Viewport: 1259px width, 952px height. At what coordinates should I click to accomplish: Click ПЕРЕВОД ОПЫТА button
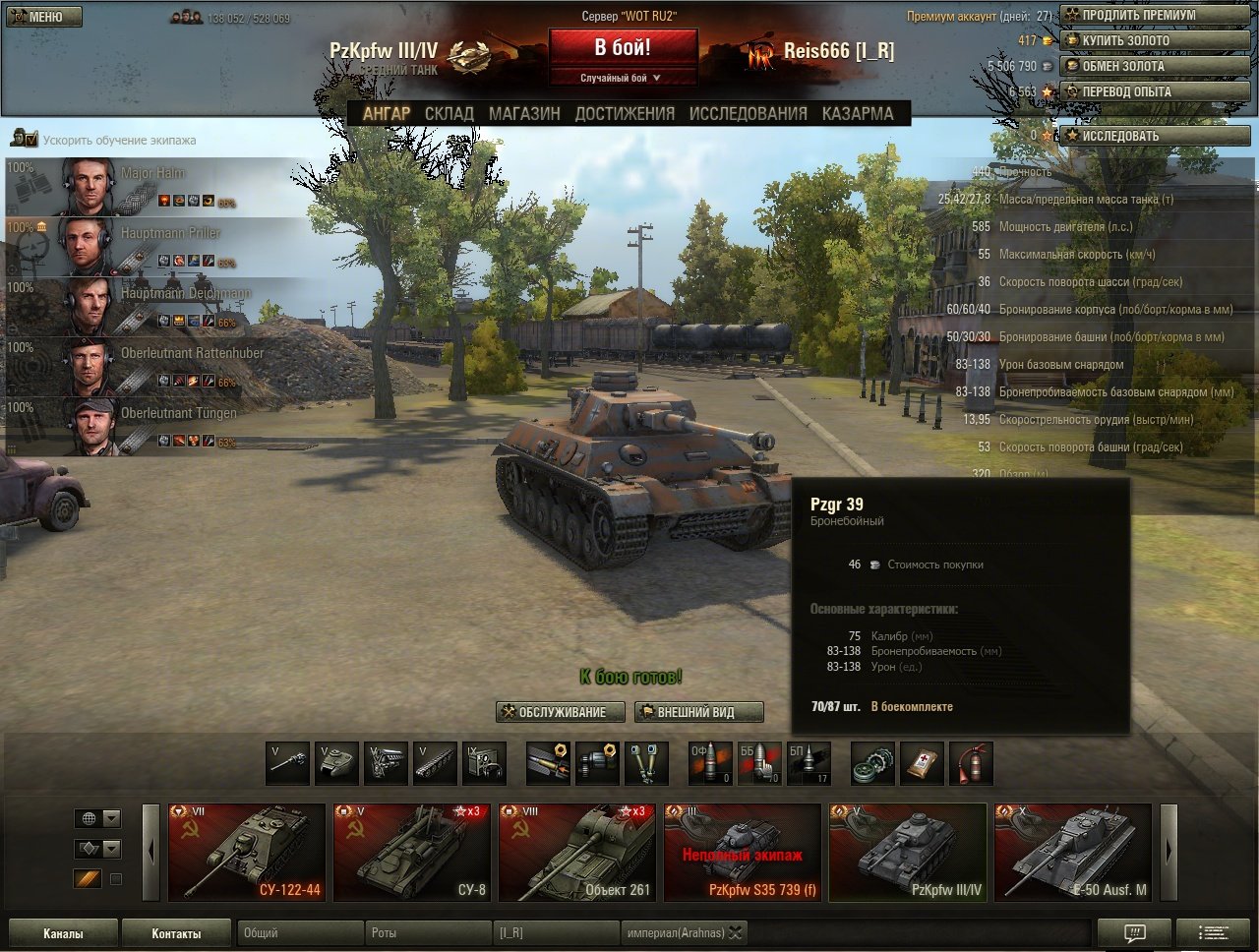pos(1154,91)
